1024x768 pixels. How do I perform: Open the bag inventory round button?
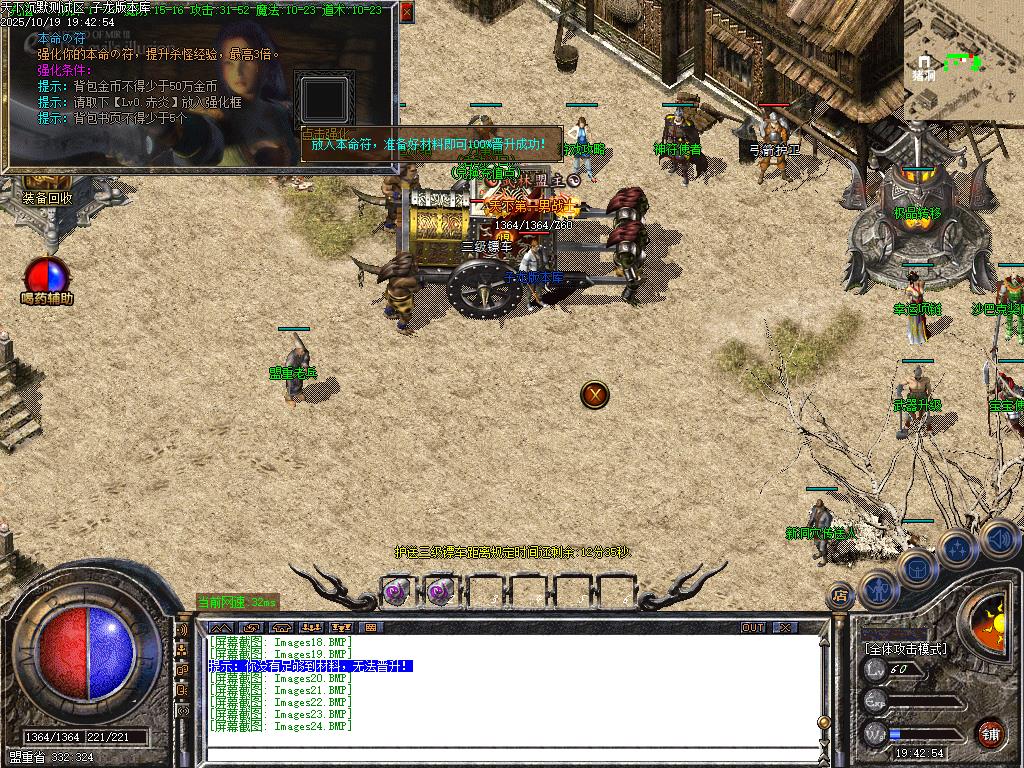[916, 568]
